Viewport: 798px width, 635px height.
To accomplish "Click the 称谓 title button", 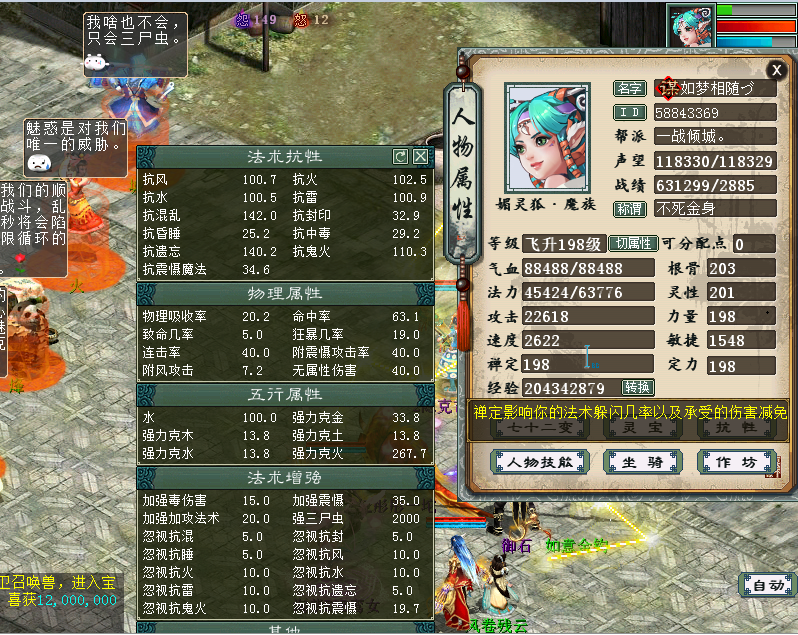I will coord(629,210).
